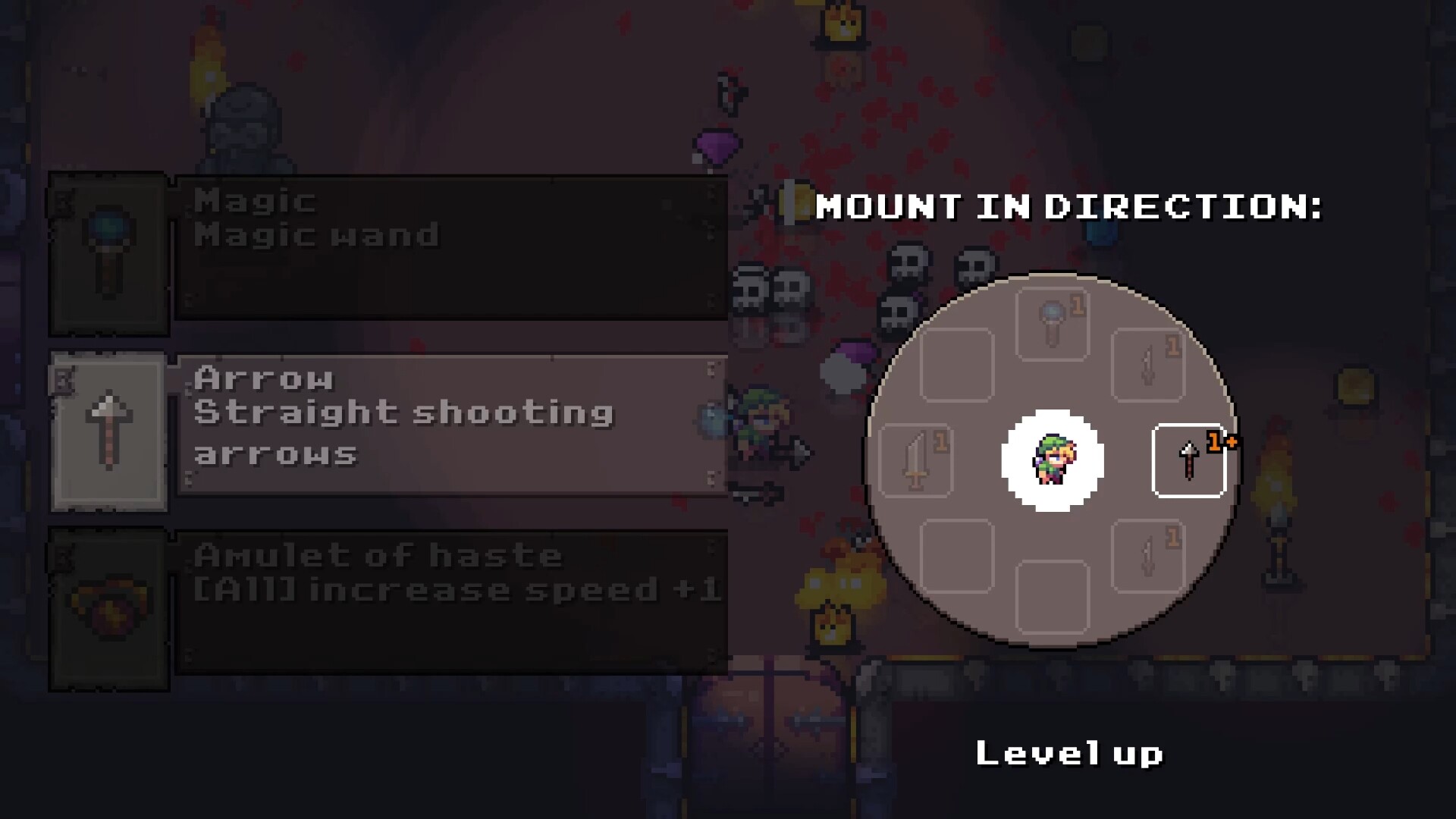Click the MOUNT IN DIRECTION heading
Image resolution: width=1456 pixels, height=819 pixels.
coord(1068,207)
